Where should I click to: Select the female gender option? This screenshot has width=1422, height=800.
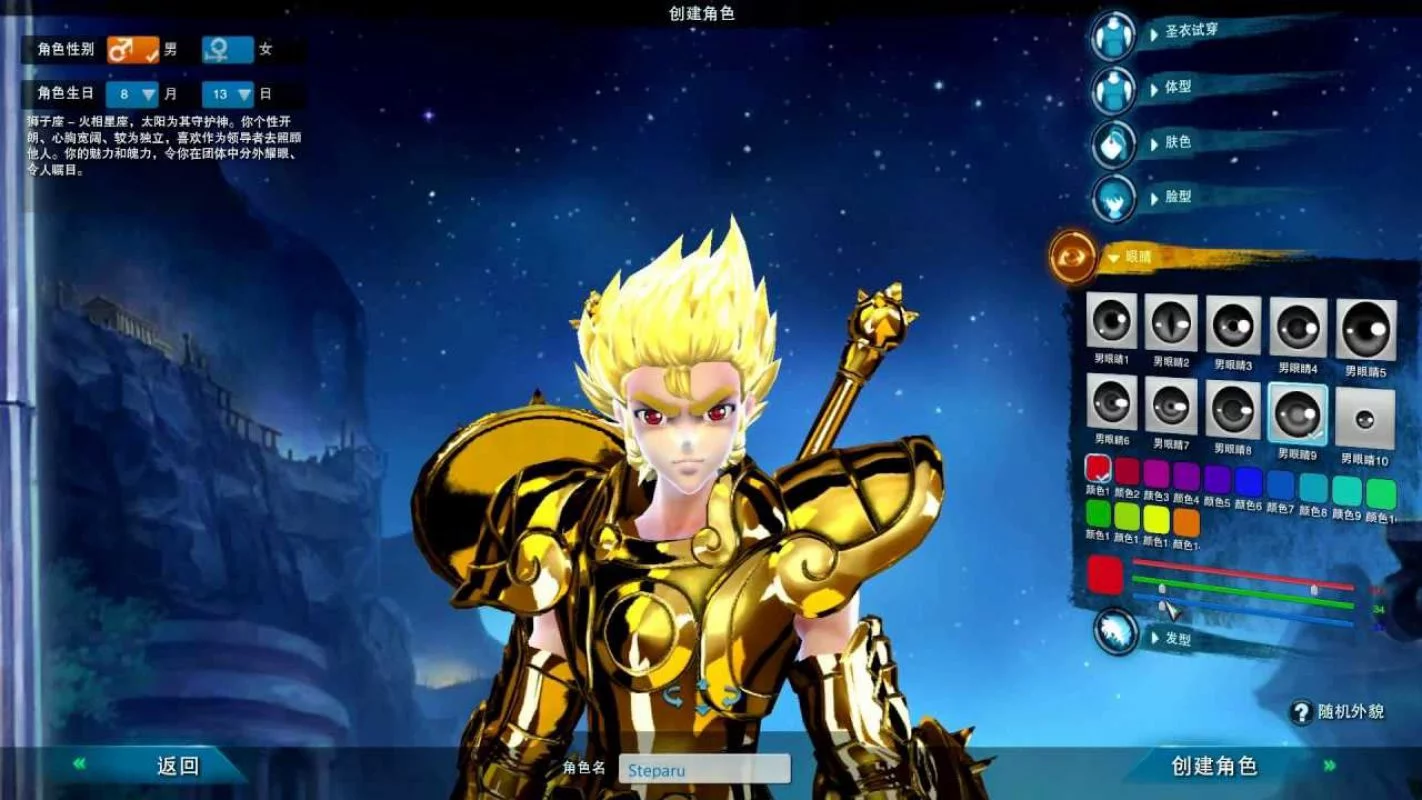point(228,49)
